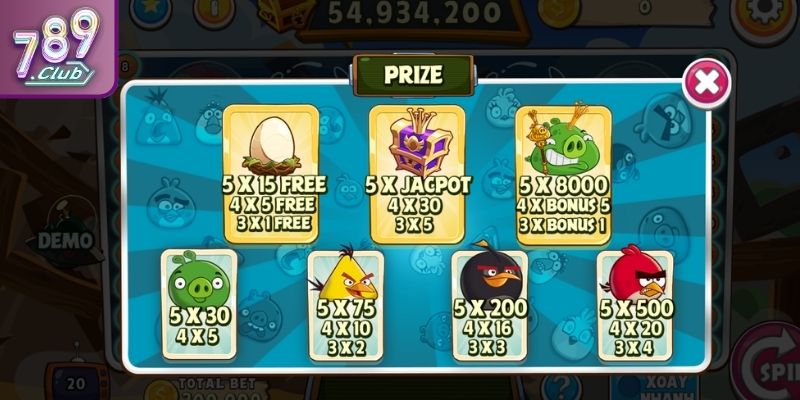Screen dimensions: 800x400
Task: Select the red bird prize card
Action: (634, 304)
